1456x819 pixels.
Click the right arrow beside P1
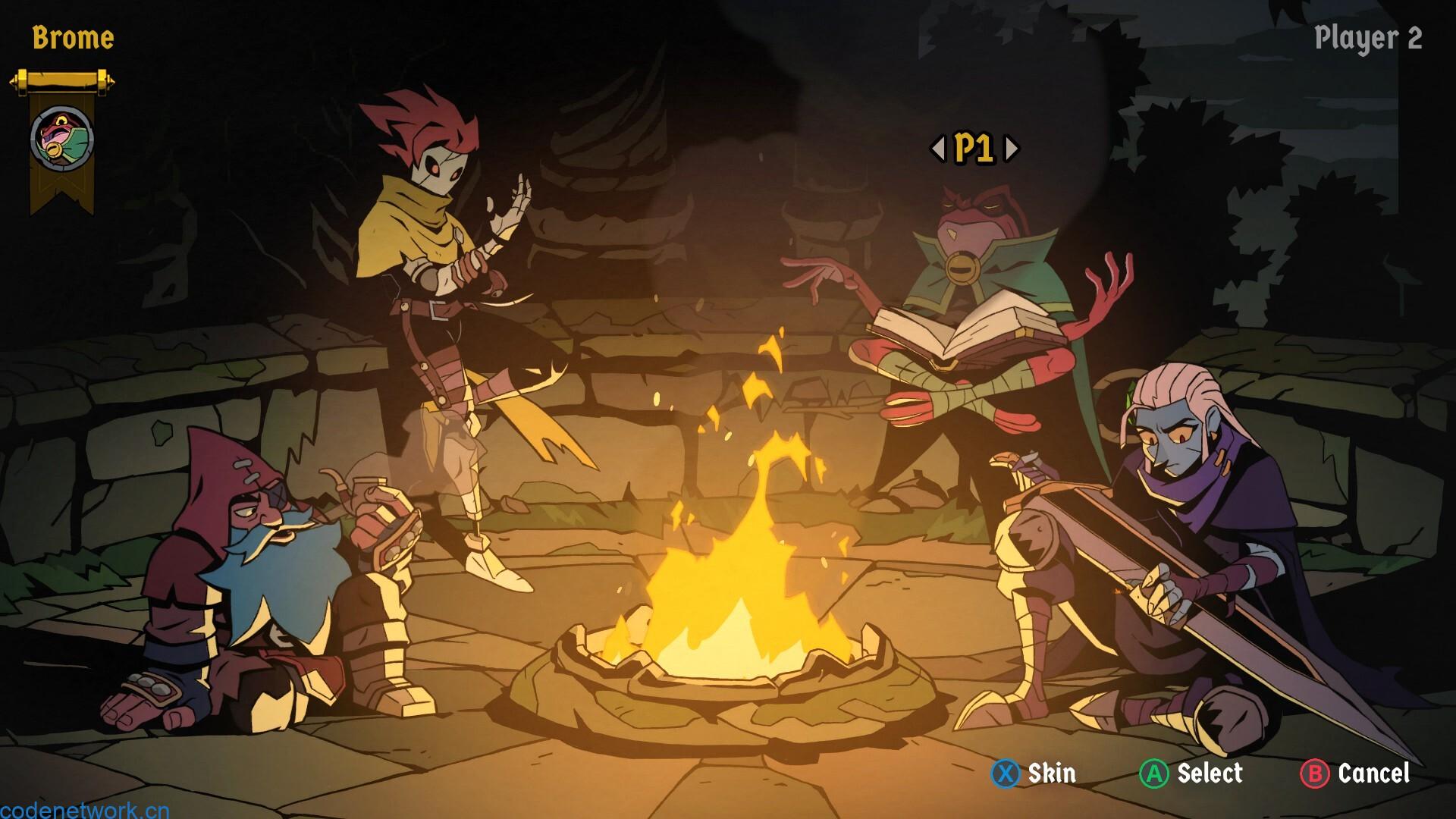1011,149
